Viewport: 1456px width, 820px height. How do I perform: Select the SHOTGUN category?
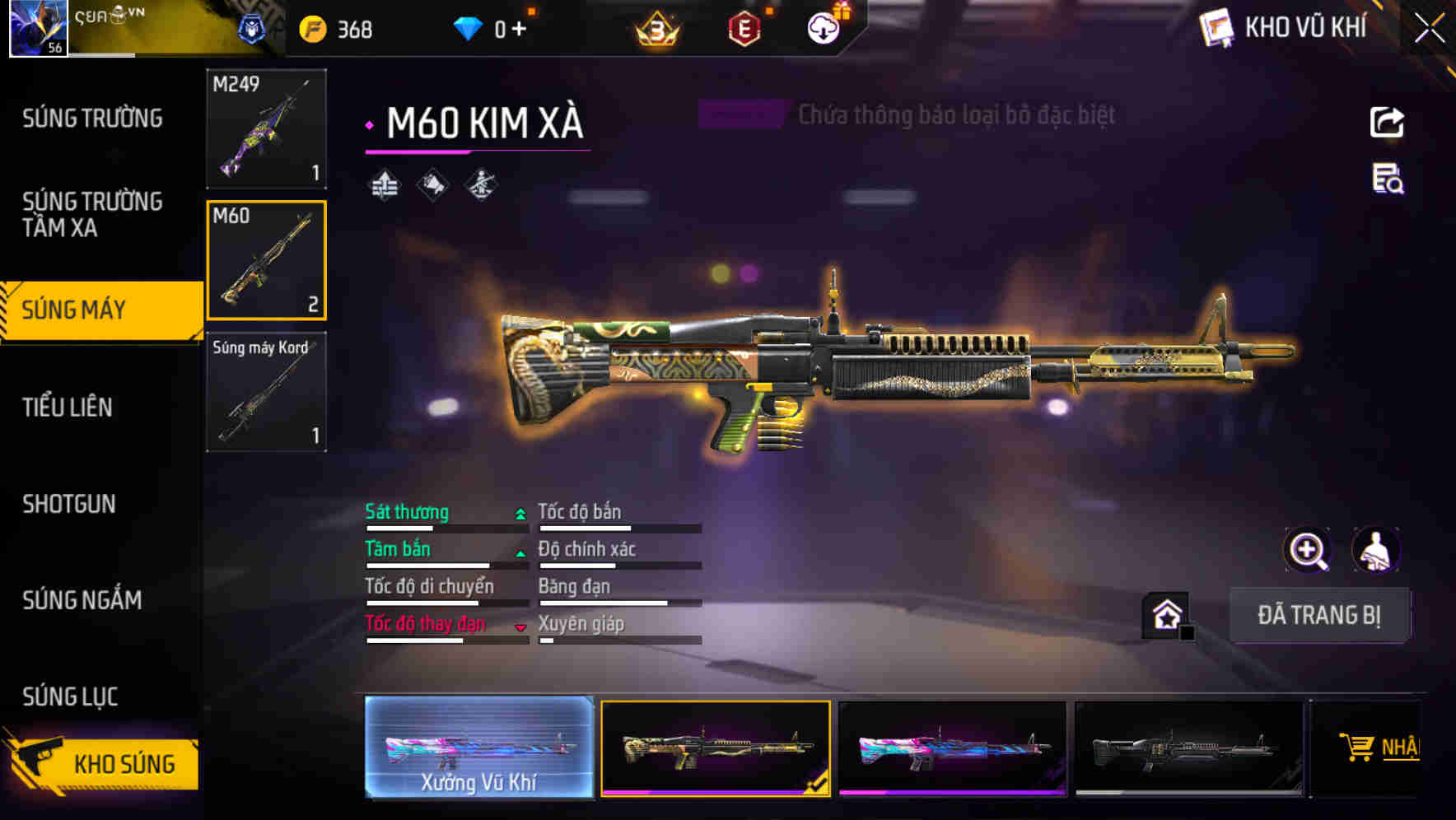point(69,504)
